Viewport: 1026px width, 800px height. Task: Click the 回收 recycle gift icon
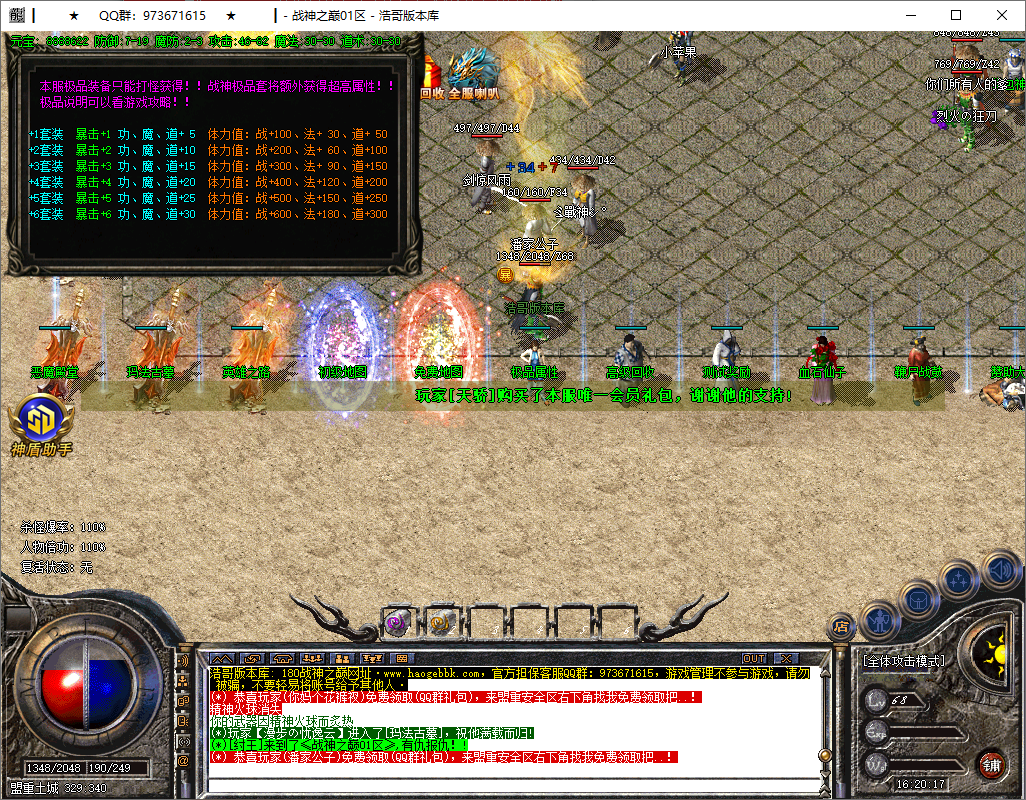click(432, 78)
